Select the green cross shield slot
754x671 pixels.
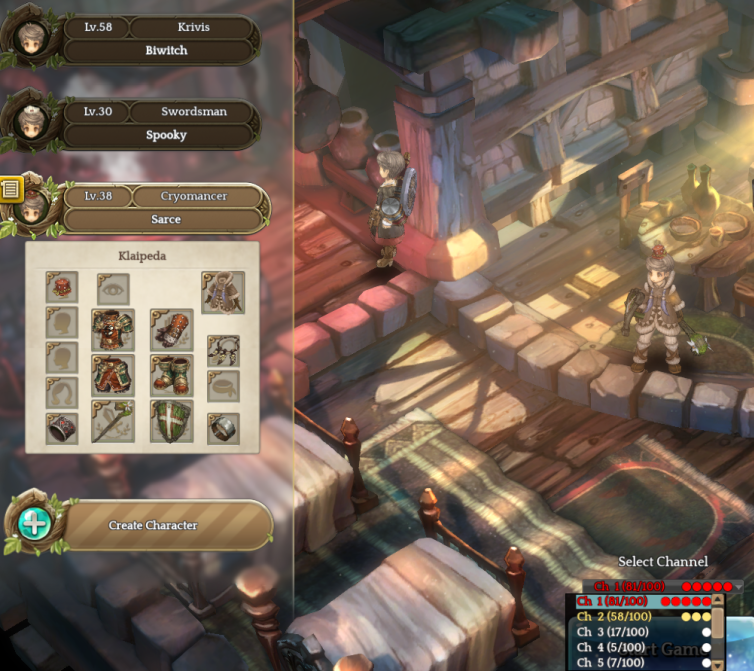coord(171,422)
